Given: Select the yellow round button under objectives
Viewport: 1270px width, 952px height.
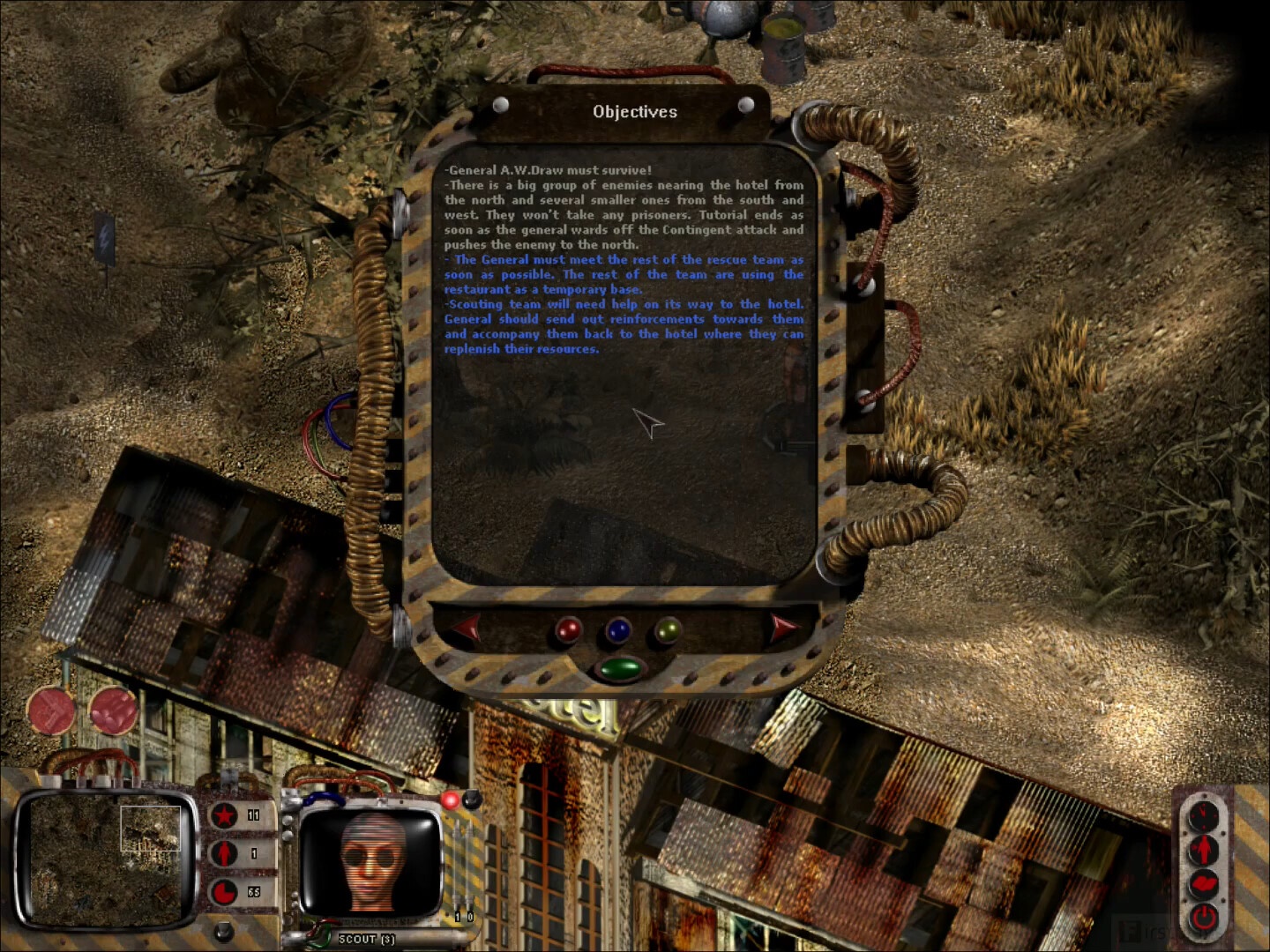Looking at the screenshot, I should (x=669, y=629).
